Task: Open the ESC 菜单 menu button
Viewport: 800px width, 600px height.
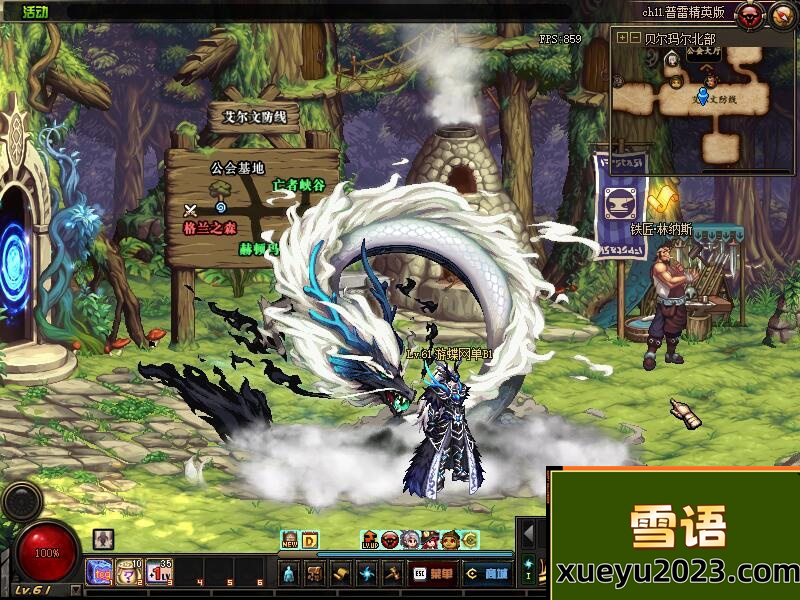Action: pyautogui.click(x=432, y=573)
